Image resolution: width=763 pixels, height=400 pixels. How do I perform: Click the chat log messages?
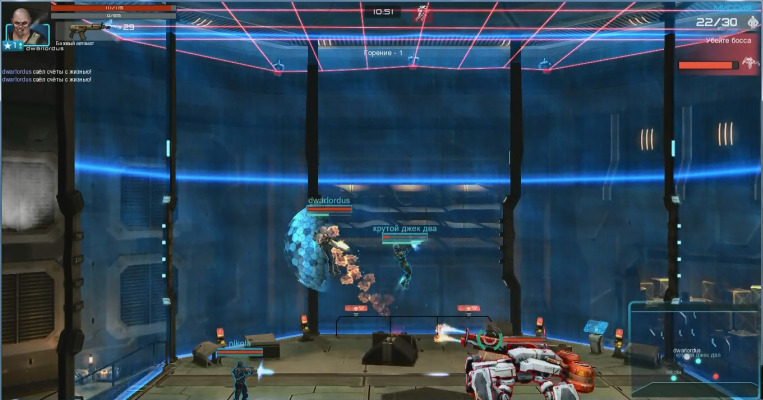tap(46, 76)
